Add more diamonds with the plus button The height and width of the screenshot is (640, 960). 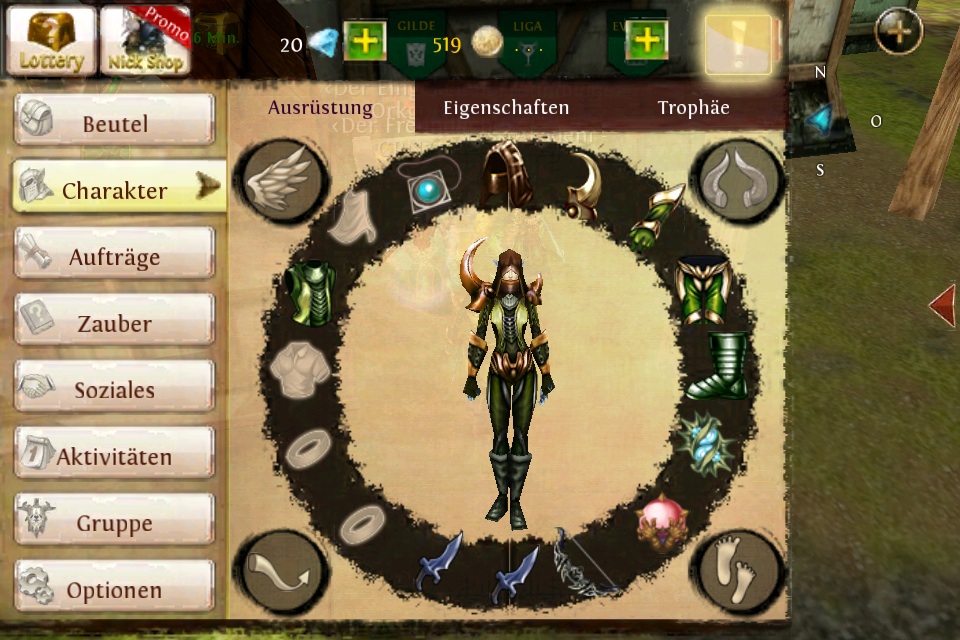(364, 42)
